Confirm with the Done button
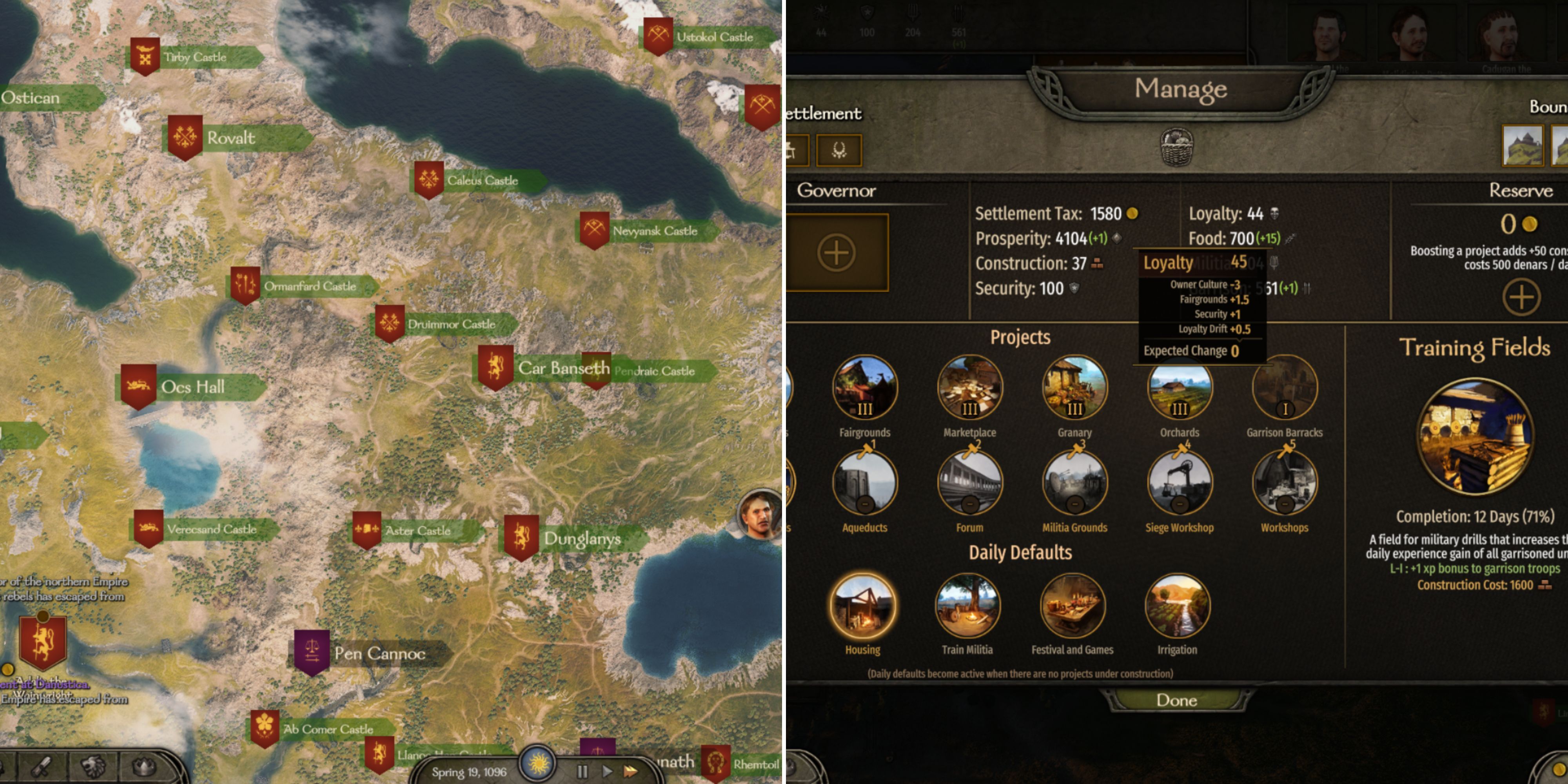The width and height of the screenshot is (1568, 784). click(x=1176, y=700)
